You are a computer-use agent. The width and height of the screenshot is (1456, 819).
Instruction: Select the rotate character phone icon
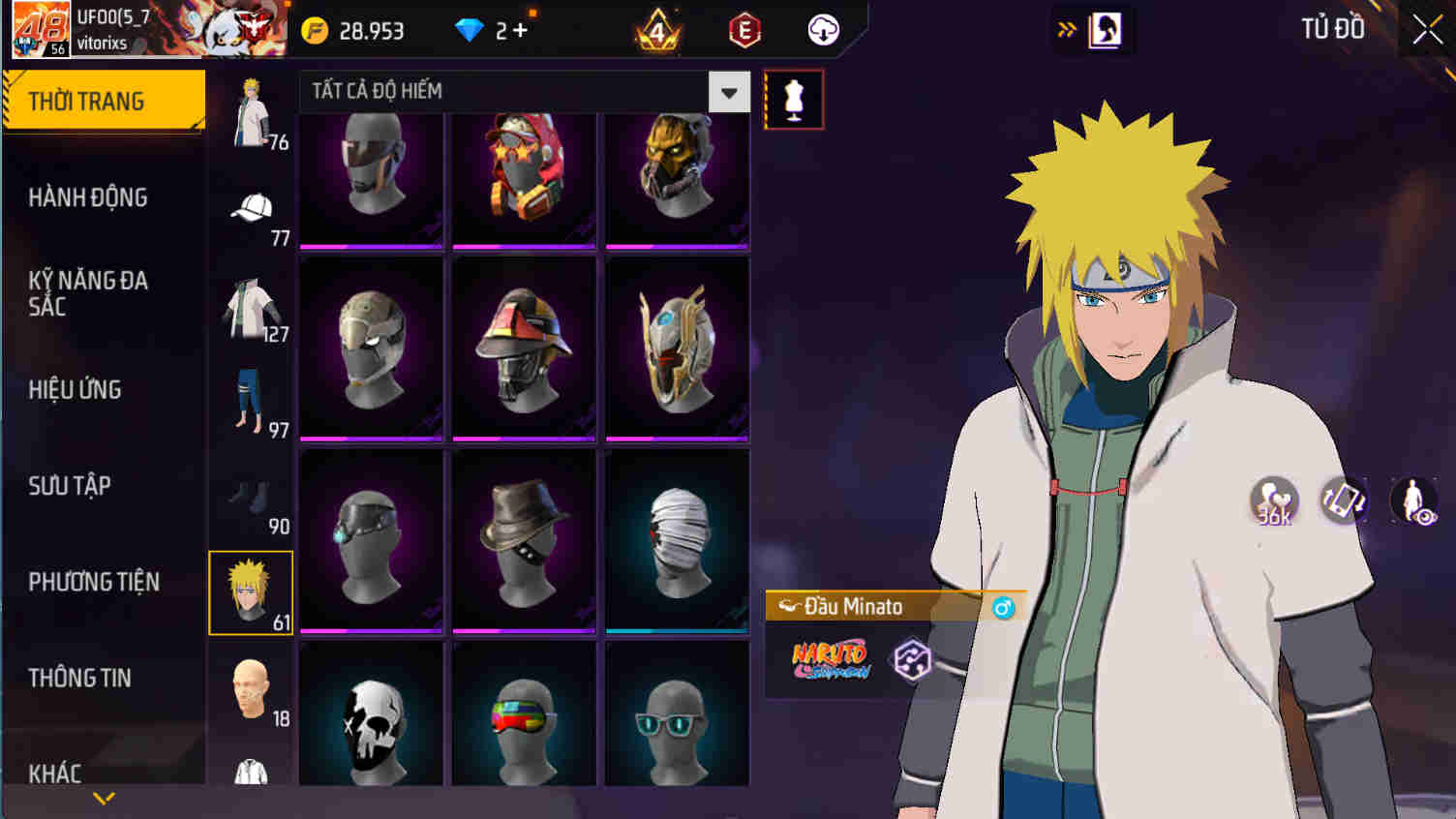1344,499
